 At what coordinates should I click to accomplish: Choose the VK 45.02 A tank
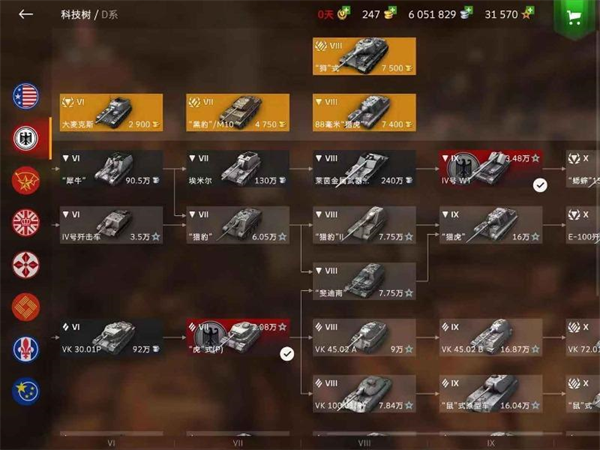(363, 338)
